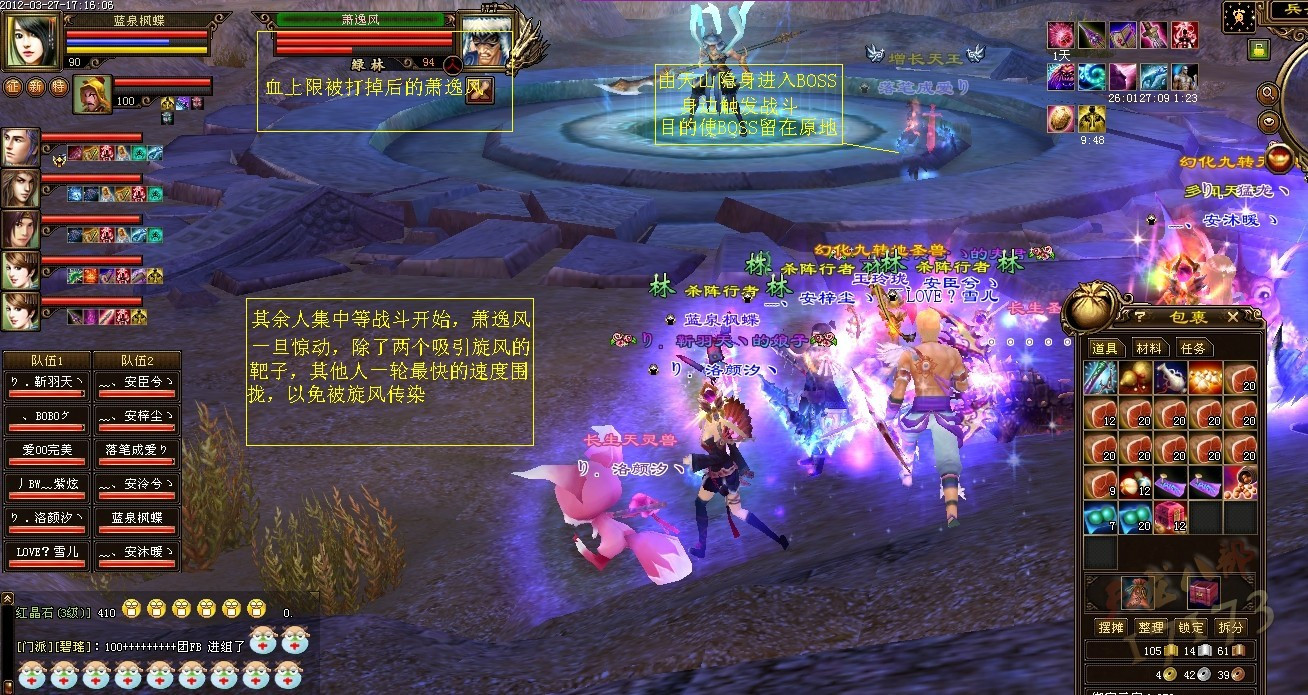This screenshot has height=695, width=1308.
Task: Close the 包裹 inventory window
Action: point(1232,317)
